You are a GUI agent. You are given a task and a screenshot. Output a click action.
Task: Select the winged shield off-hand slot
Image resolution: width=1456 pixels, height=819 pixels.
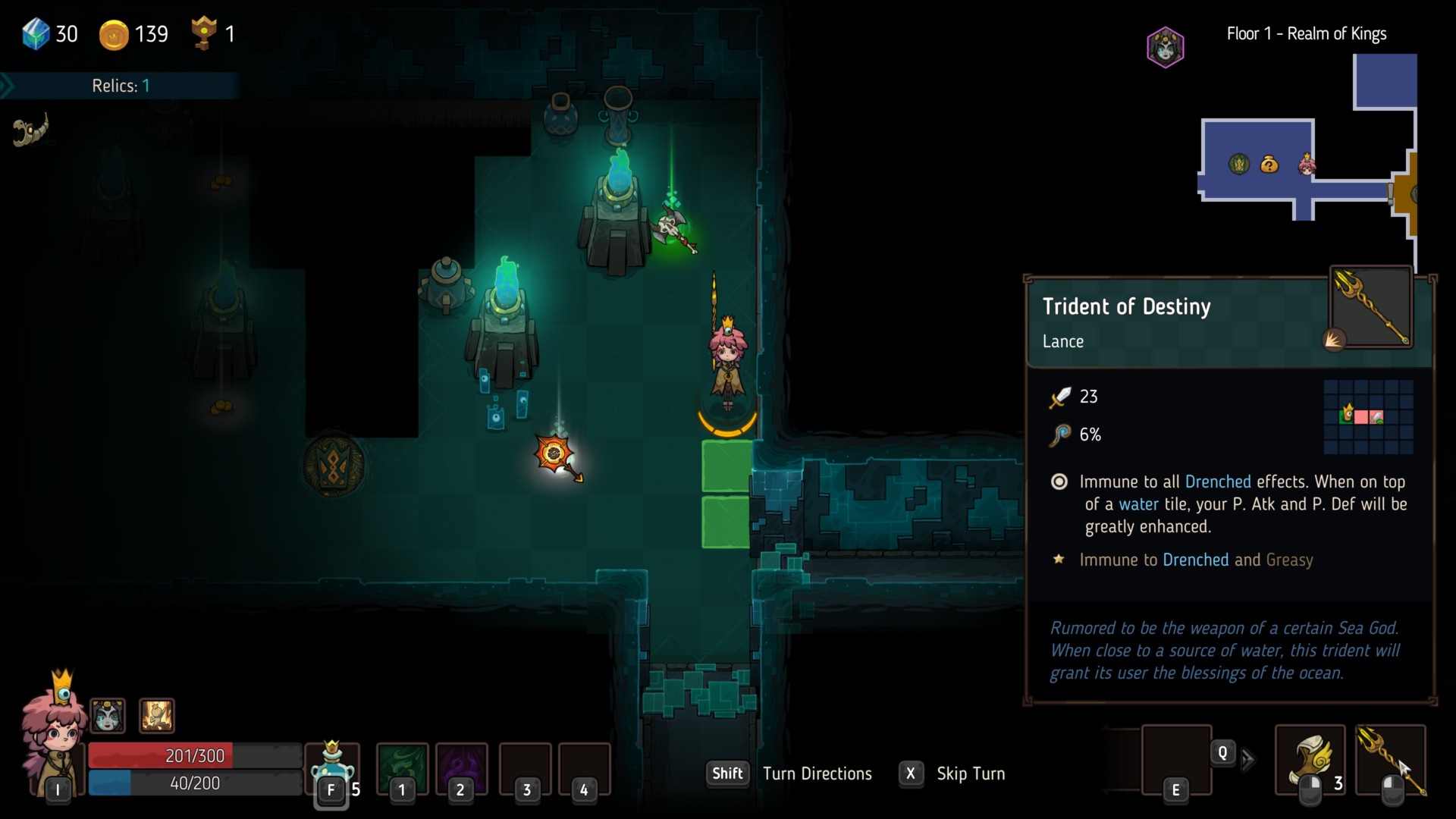[x=1310, y=761]
